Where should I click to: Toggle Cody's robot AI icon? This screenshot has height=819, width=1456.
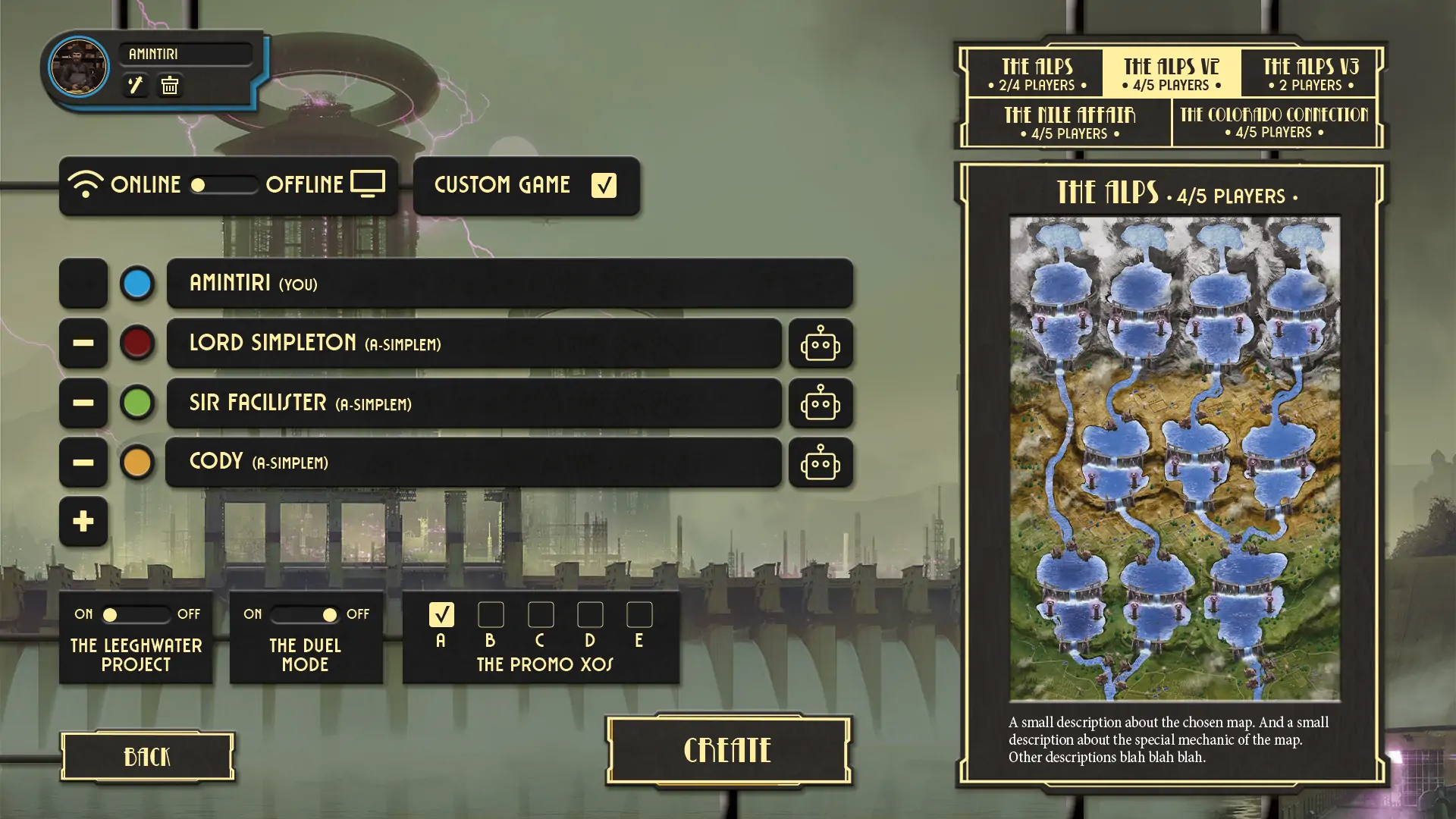[821, 463]
